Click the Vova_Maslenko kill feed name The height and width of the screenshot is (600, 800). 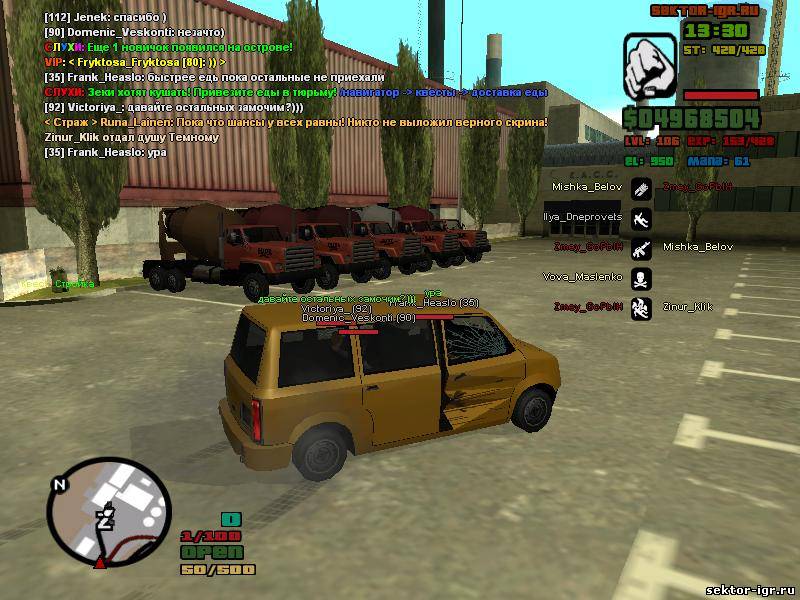[582, 277]
